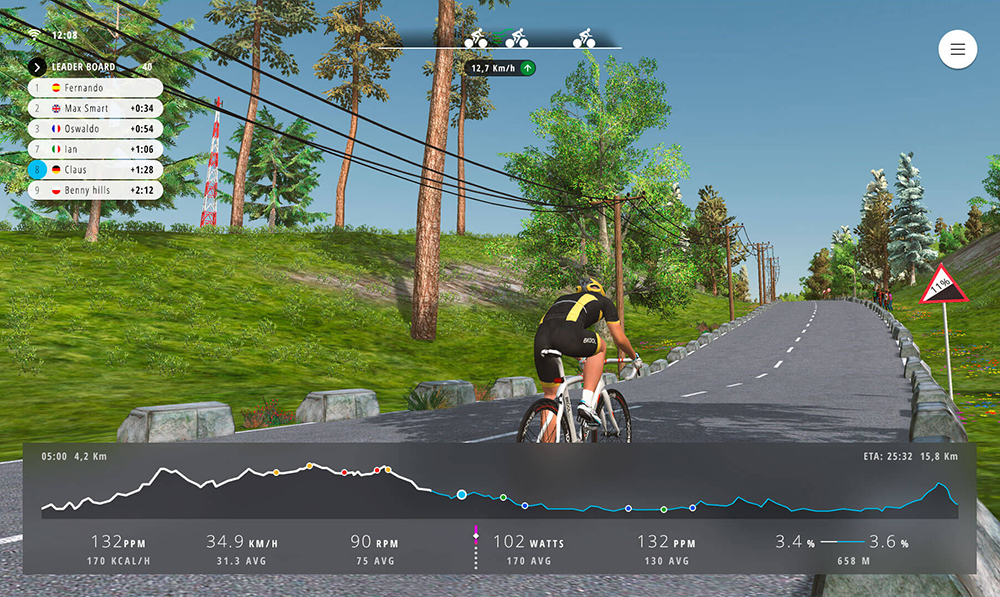The width and height of the screenshot is (1000, 597).
Task: Click the 12,7 Km/h speed indicator
Action: coord(500,68)
